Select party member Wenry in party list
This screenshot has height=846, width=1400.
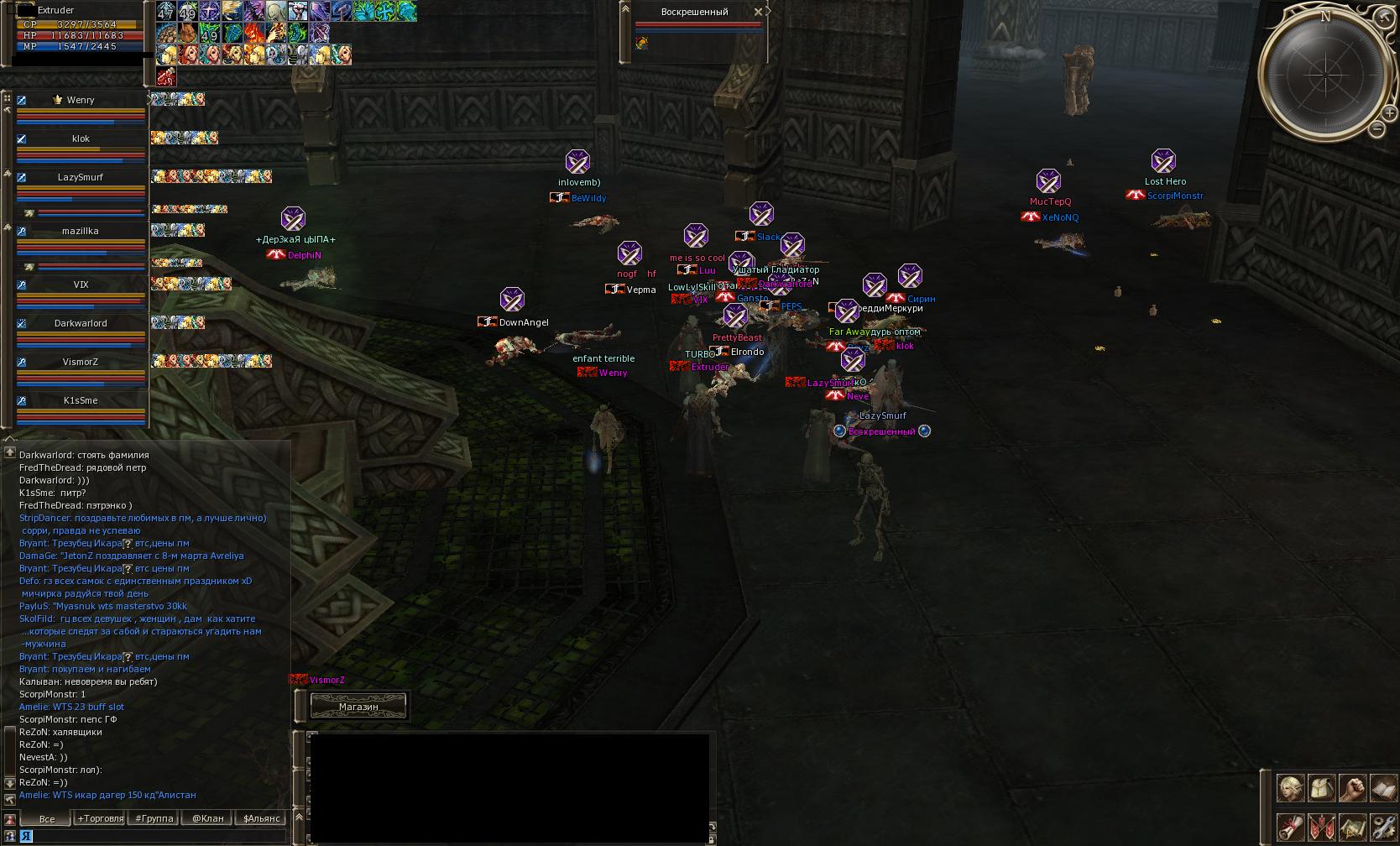click(81, 100)
